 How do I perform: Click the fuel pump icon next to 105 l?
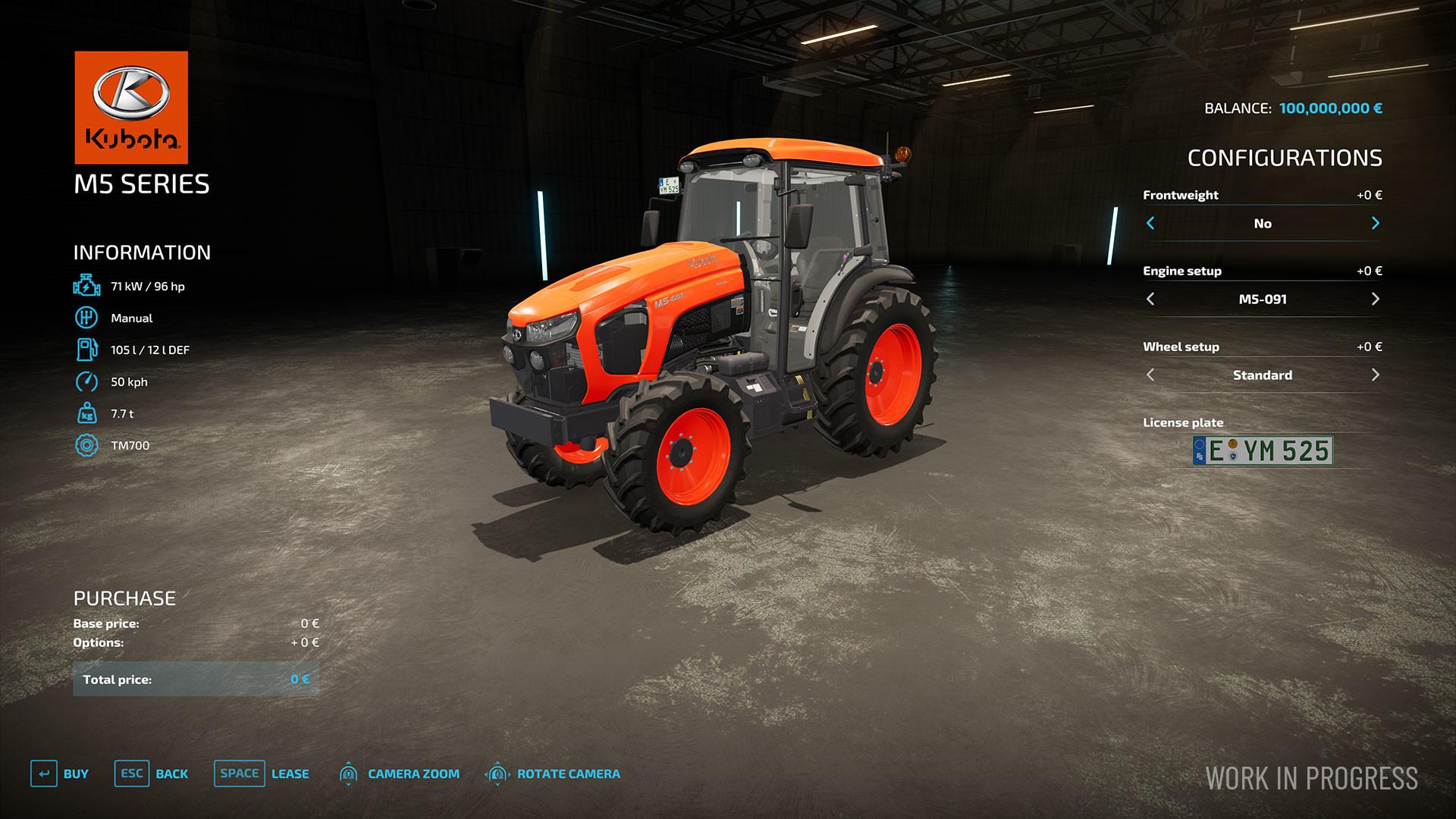(x=86, y=350)
